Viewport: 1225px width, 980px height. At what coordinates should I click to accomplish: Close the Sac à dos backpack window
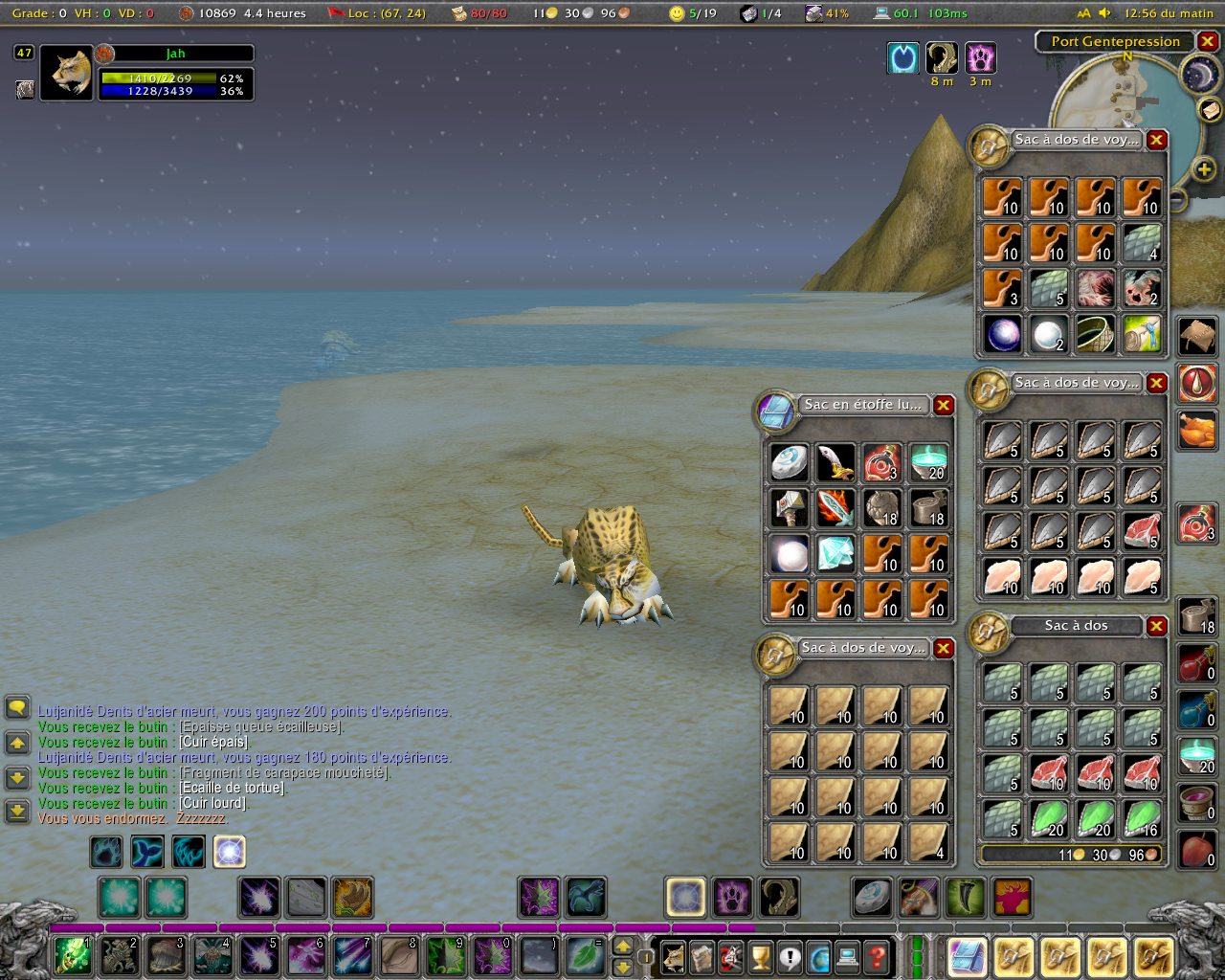tap(1157, 626)
